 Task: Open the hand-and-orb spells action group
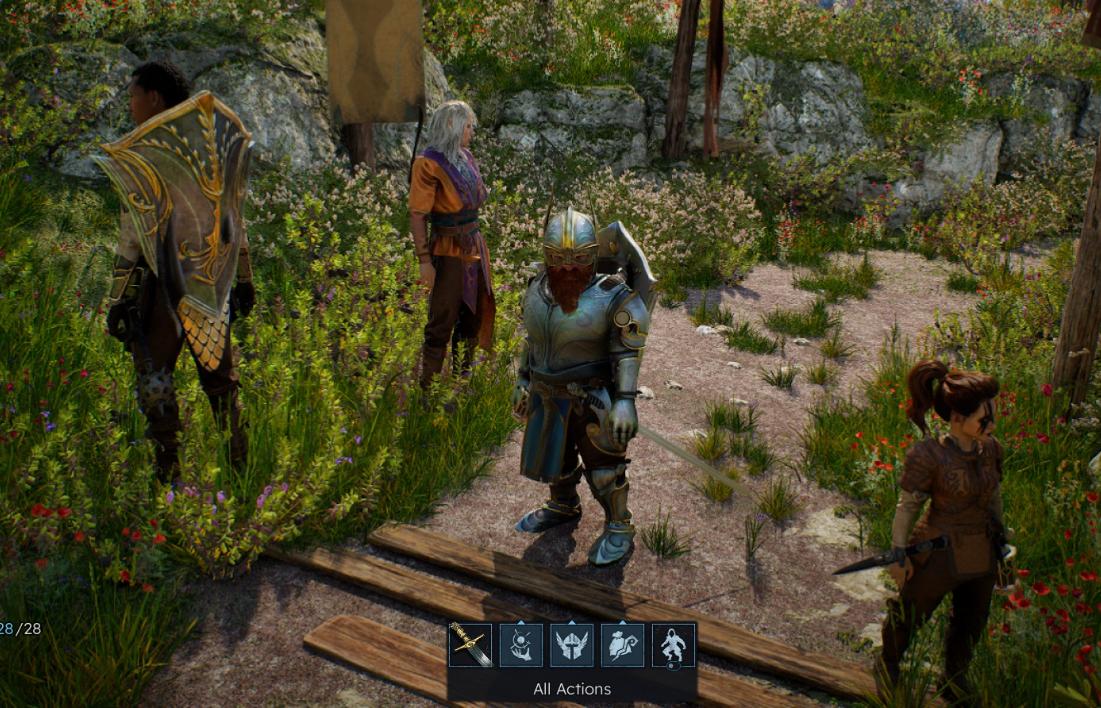[x=521, y=645]
